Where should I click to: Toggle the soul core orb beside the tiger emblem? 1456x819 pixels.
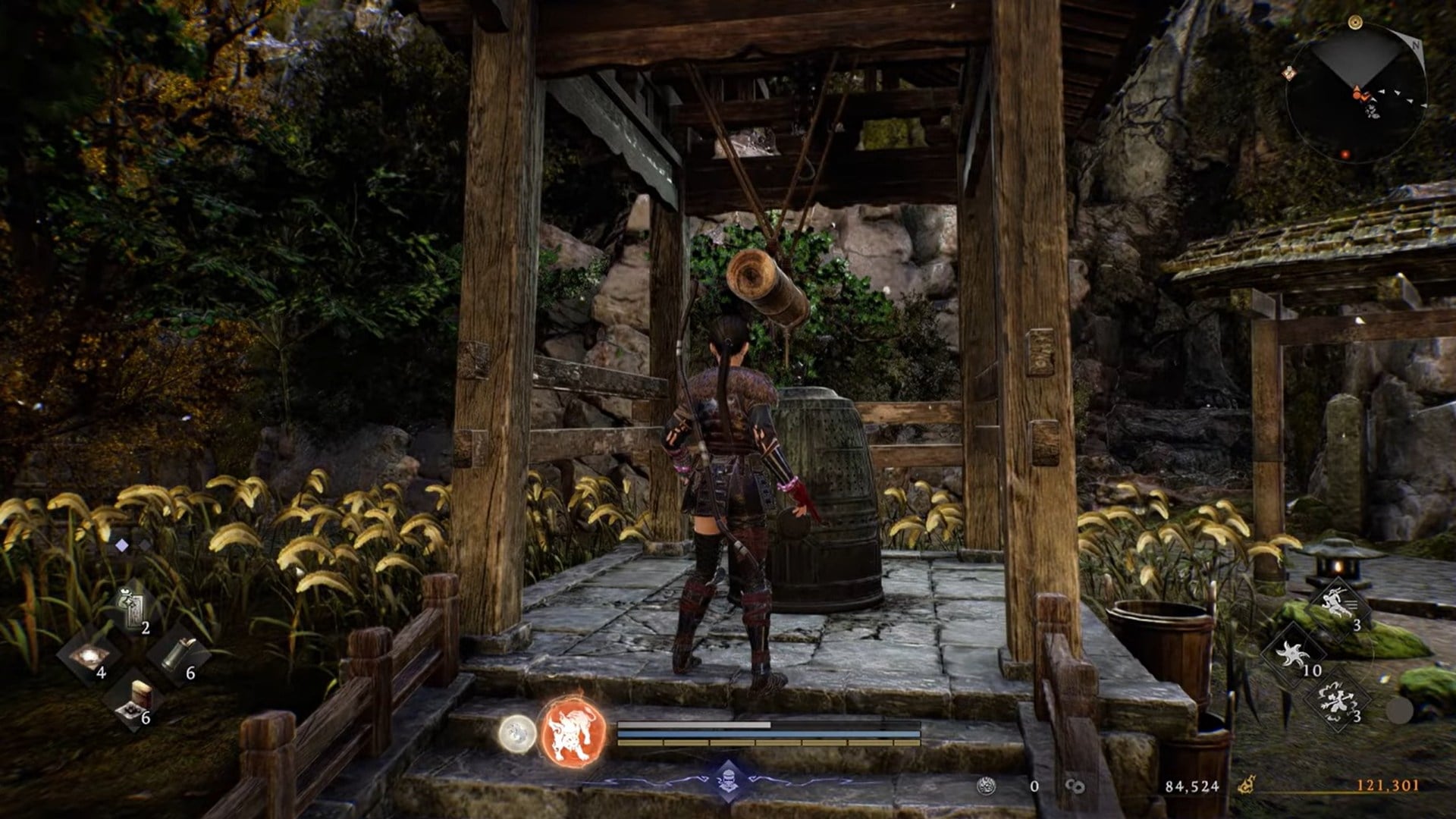517,734
